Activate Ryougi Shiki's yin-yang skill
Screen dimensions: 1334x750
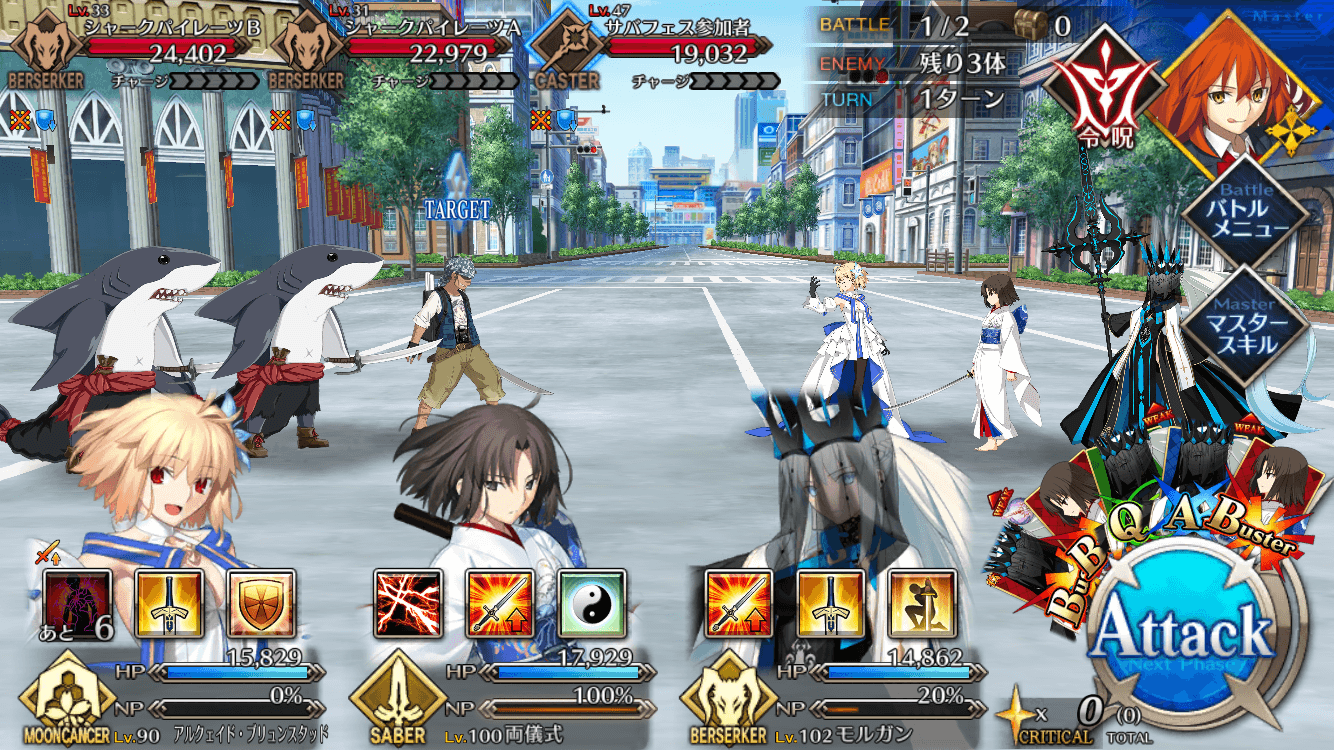(x=592, y=604)
